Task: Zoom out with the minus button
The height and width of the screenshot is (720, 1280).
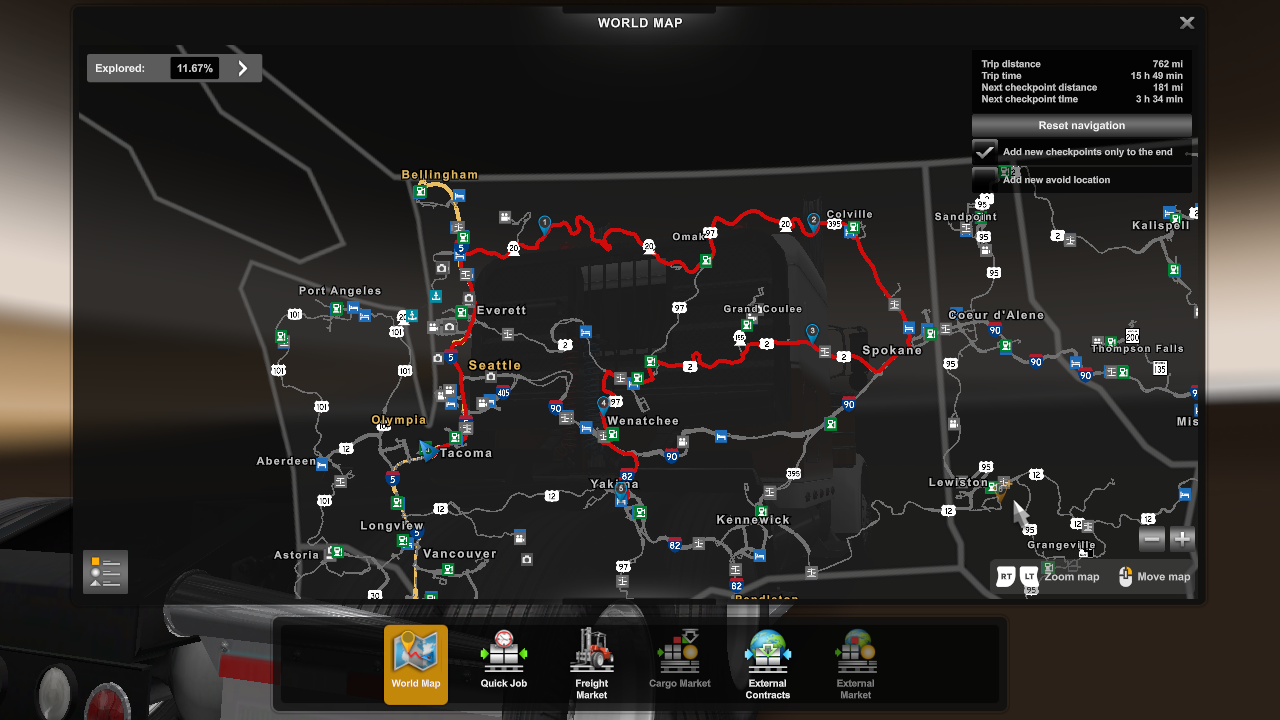Action: click(x=1152, y=539)
